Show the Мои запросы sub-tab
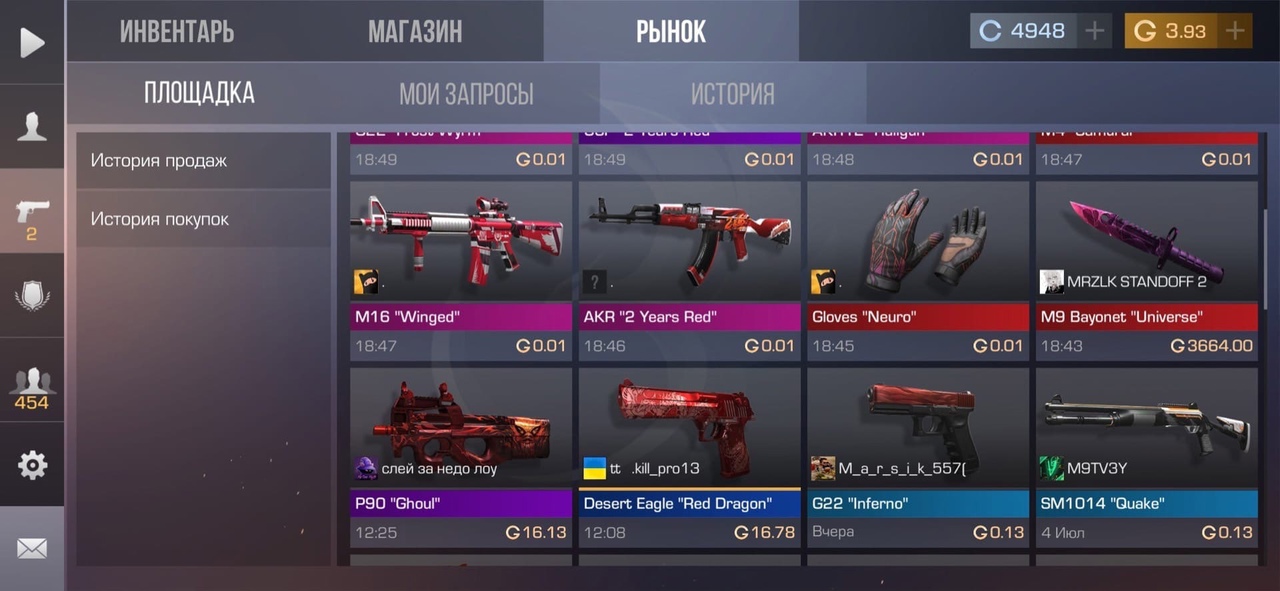This screenshot has width=1280, height=591. coord(466,94)
